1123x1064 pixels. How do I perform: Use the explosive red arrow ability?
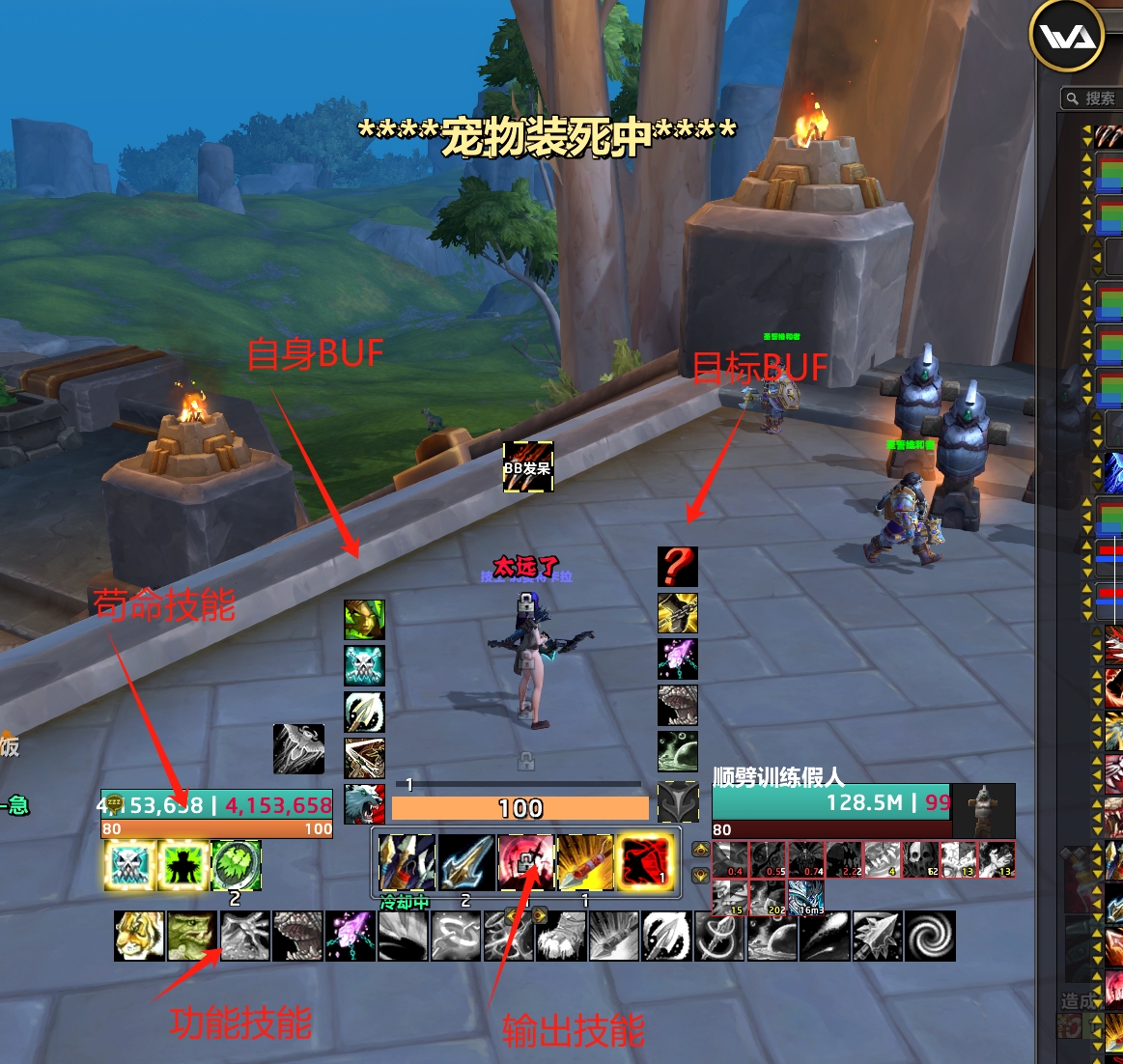tap(585, 862)
